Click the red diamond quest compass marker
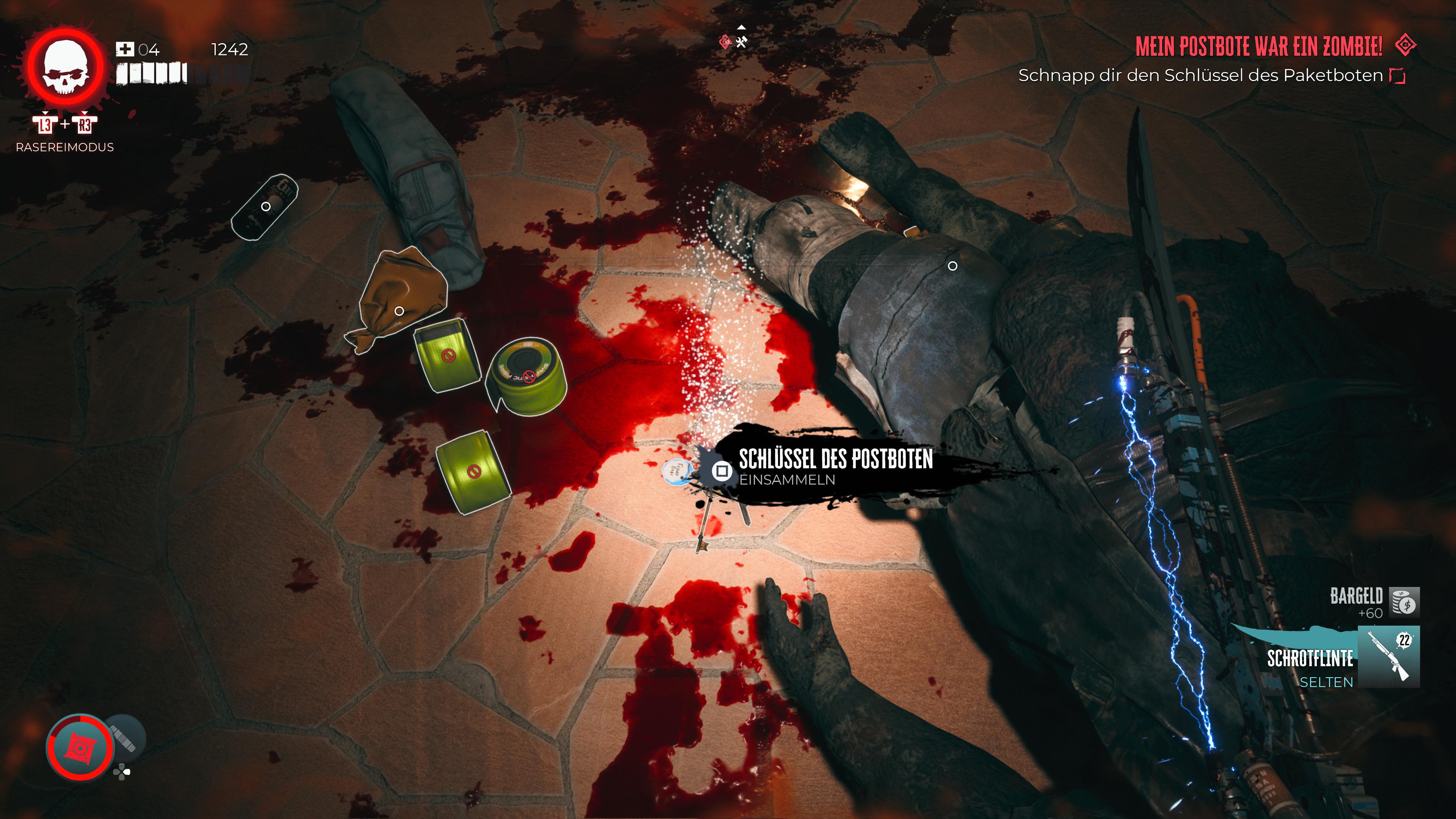Viewport: 1456px width, 819px height. point(725,41)
